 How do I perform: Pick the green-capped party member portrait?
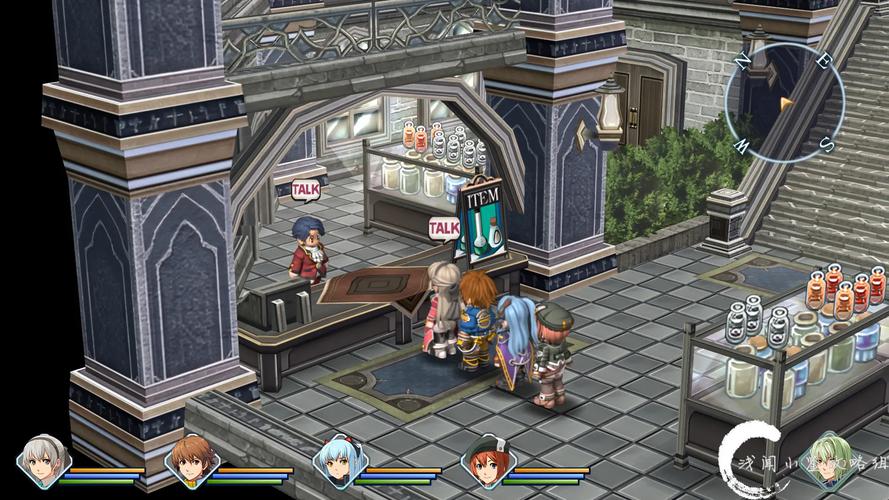click(486, 461)
